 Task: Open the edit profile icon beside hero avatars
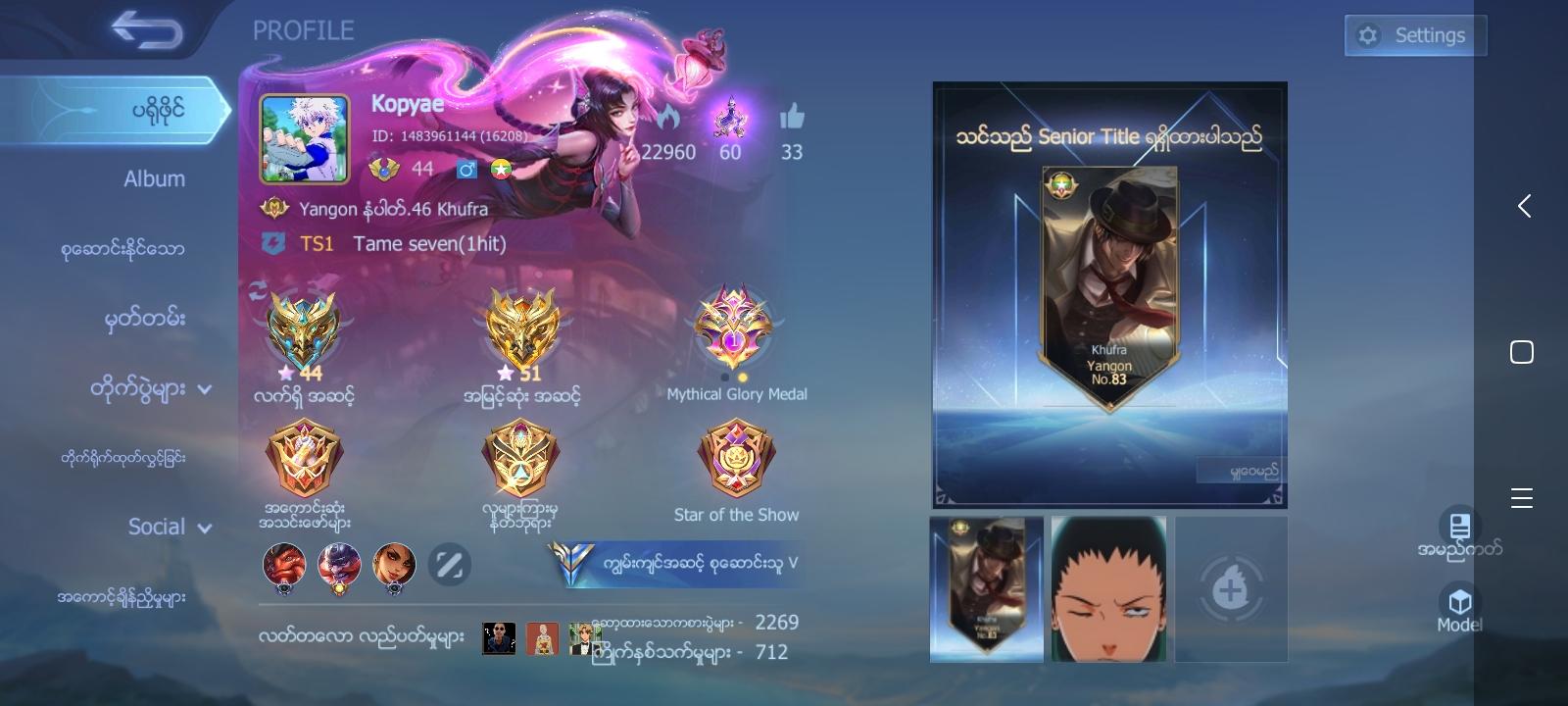point(450,565)
